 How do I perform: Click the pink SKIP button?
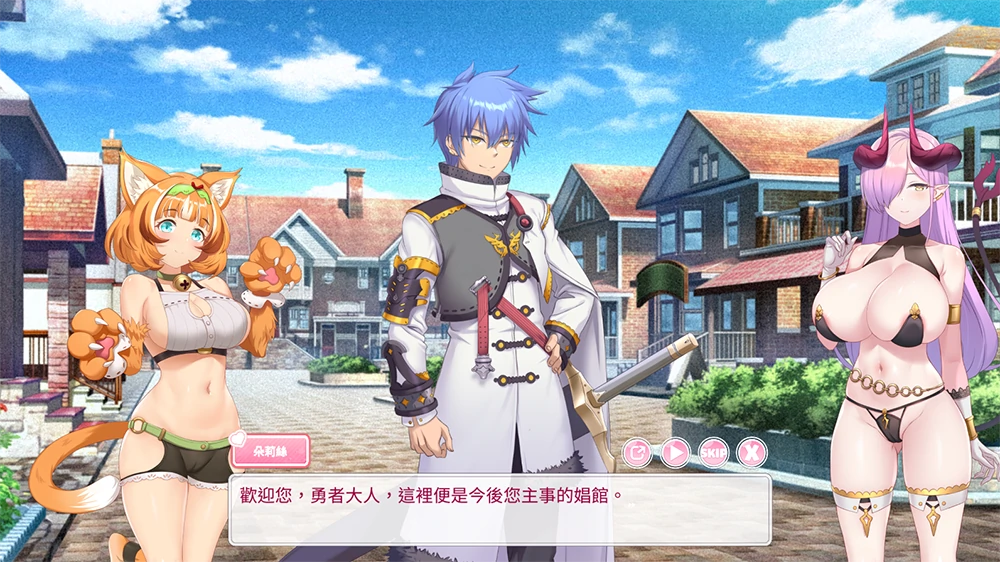713,453
